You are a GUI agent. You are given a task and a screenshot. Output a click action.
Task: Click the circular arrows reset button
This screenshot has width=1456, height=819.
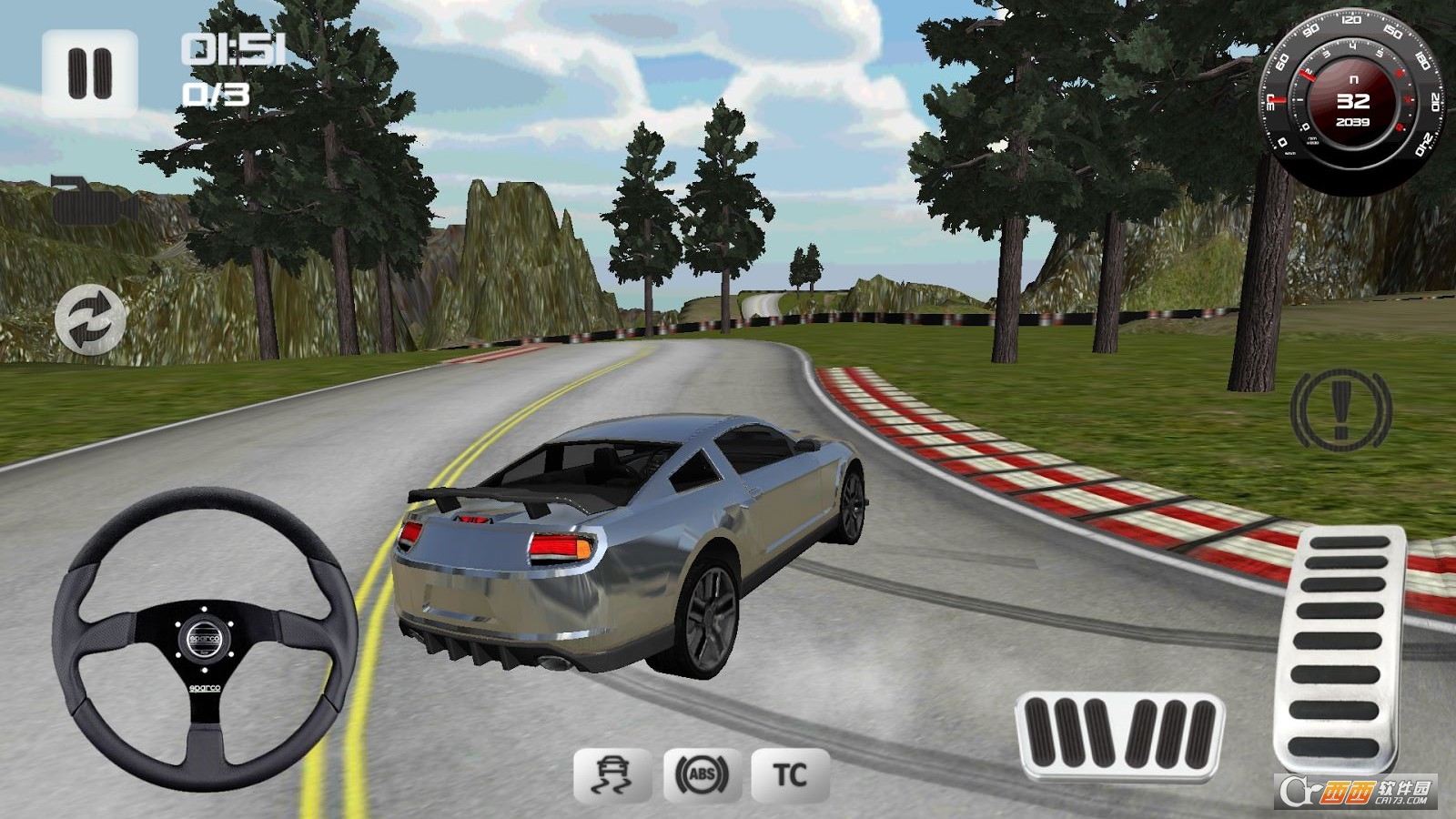(x=90, y=319)
